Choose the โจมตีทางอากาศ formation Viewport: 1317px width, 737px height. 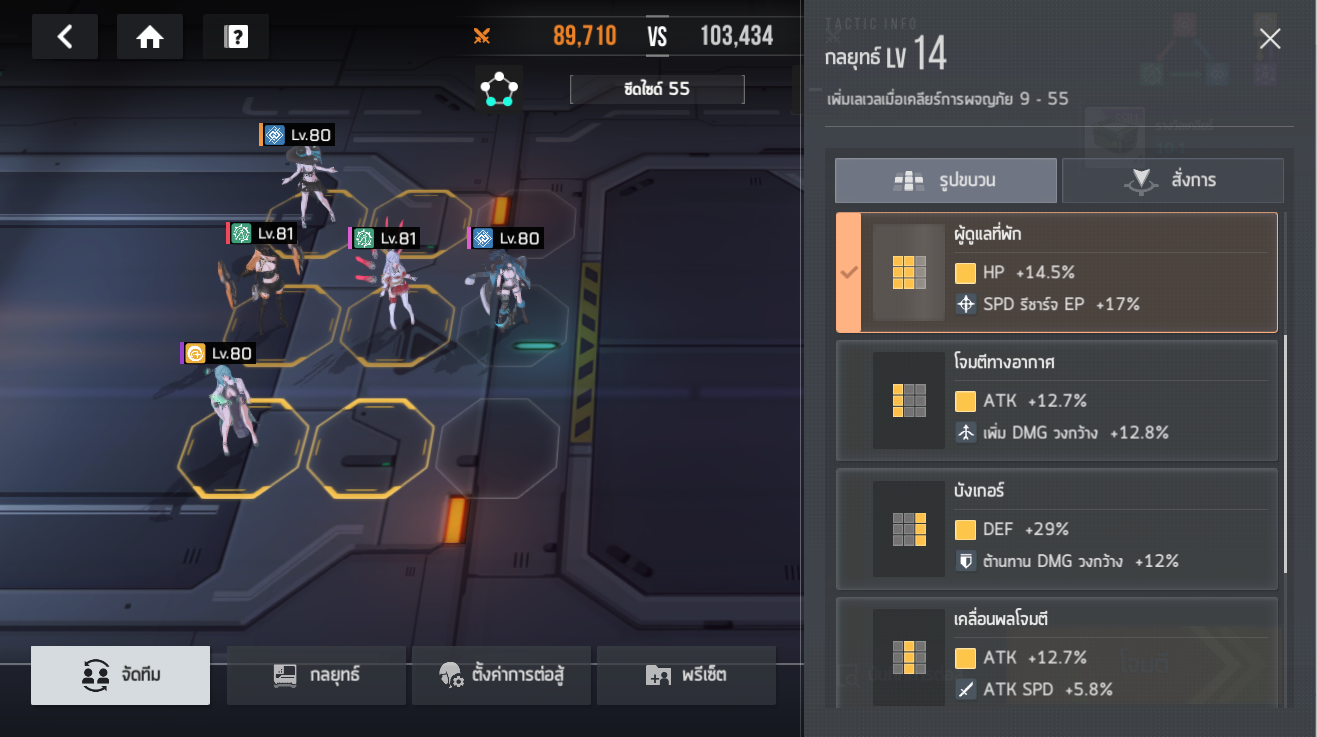pos(1056,400)
